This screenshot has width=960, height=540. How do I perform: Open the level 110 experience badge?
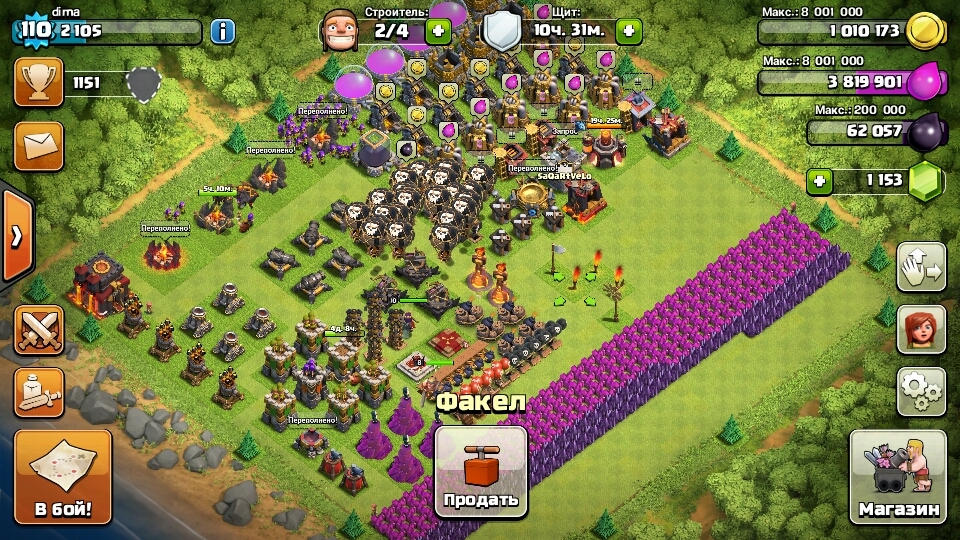[34, 29]
